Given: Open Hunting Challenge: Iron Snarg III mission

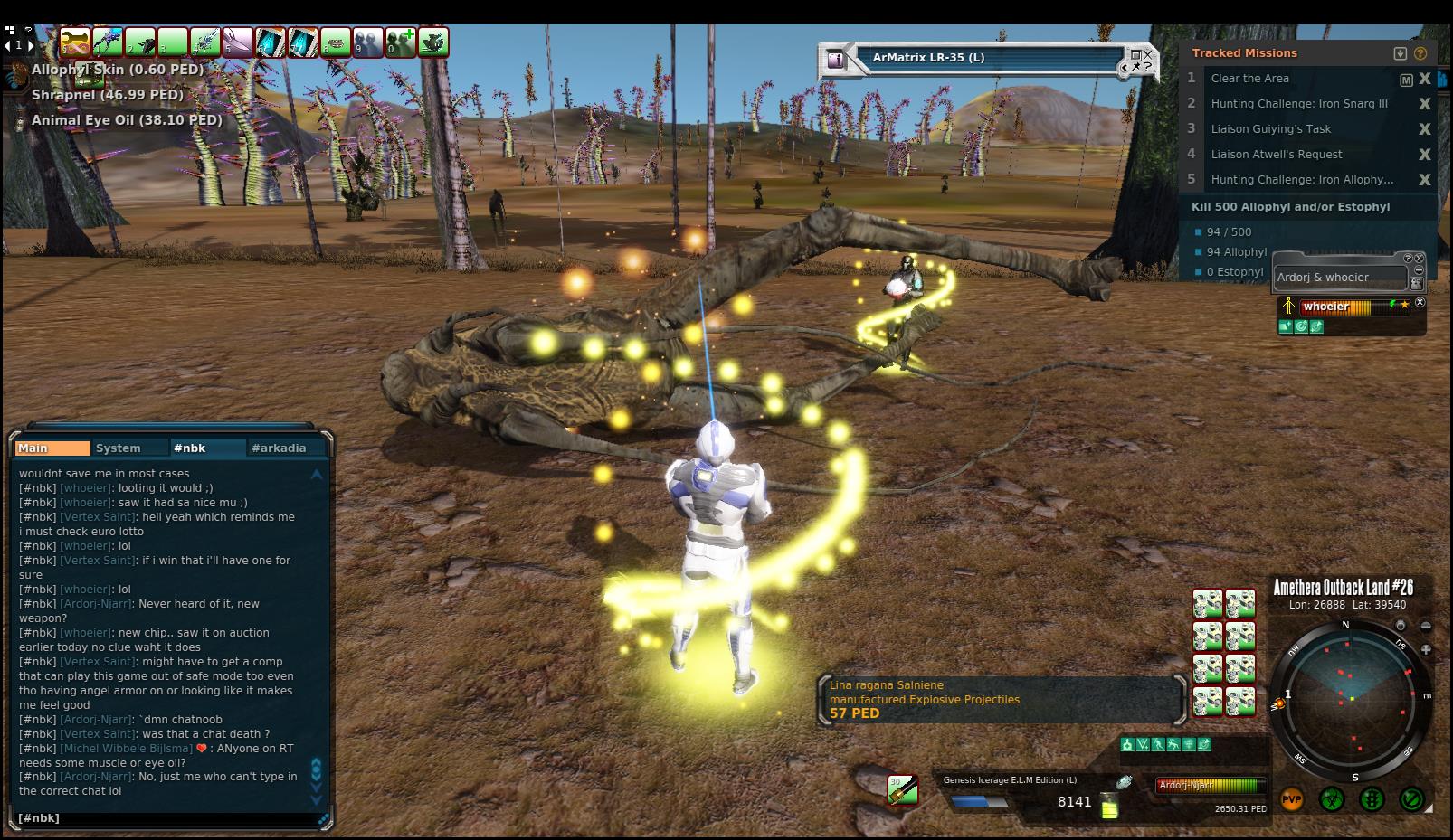Looking at the screenshot, I should pyautogui.click(x=1298, y=104).
